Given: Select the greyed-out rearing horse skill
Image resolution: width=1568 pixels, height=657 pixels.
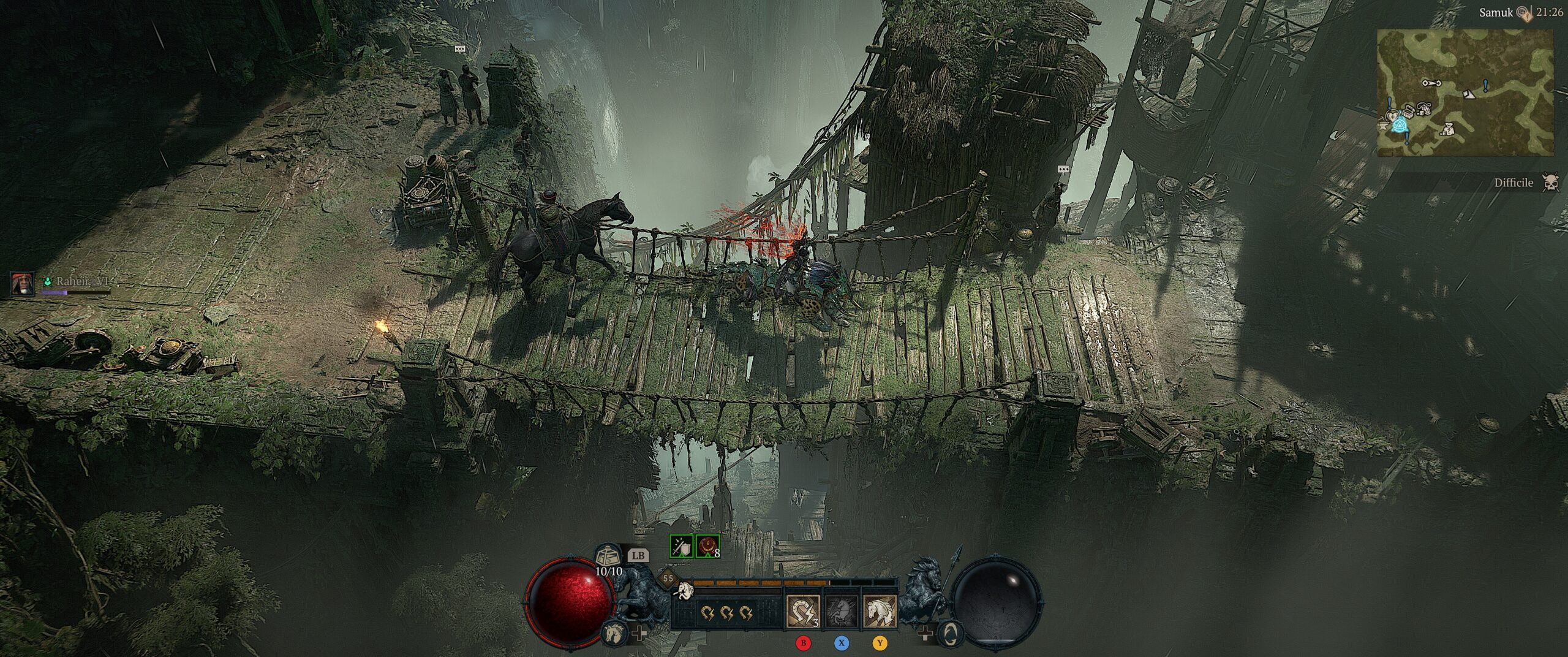Looking at the screenshot, I should pos(842,612).
